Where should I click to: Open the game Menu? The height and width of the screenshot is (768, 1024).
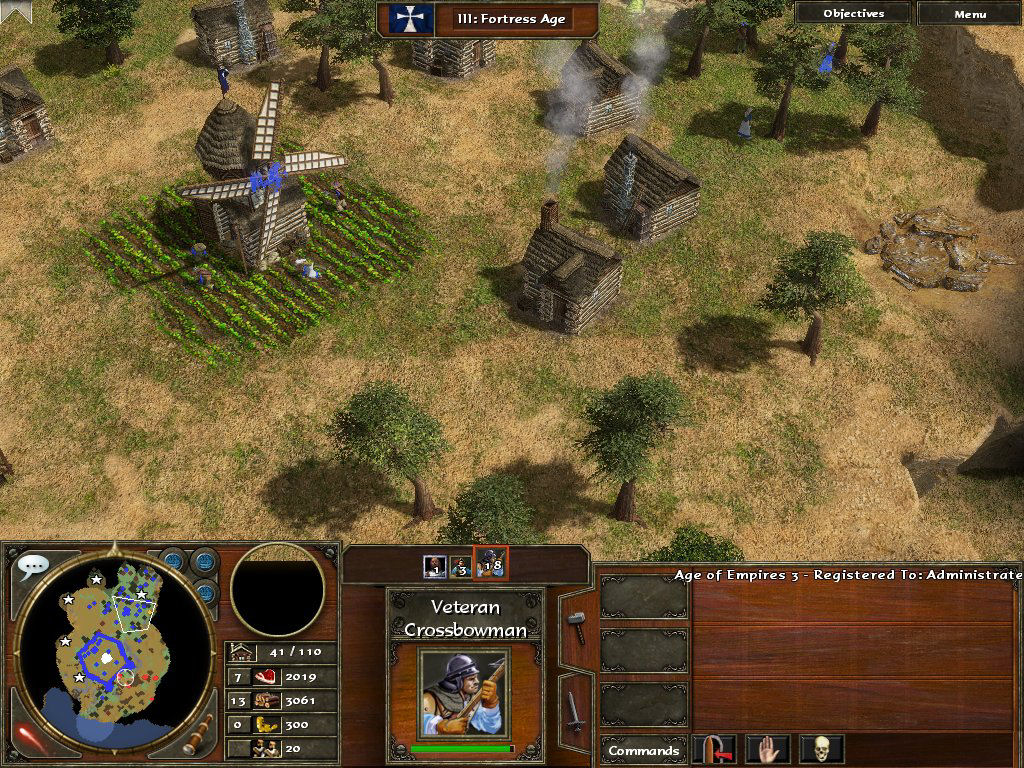969,14
